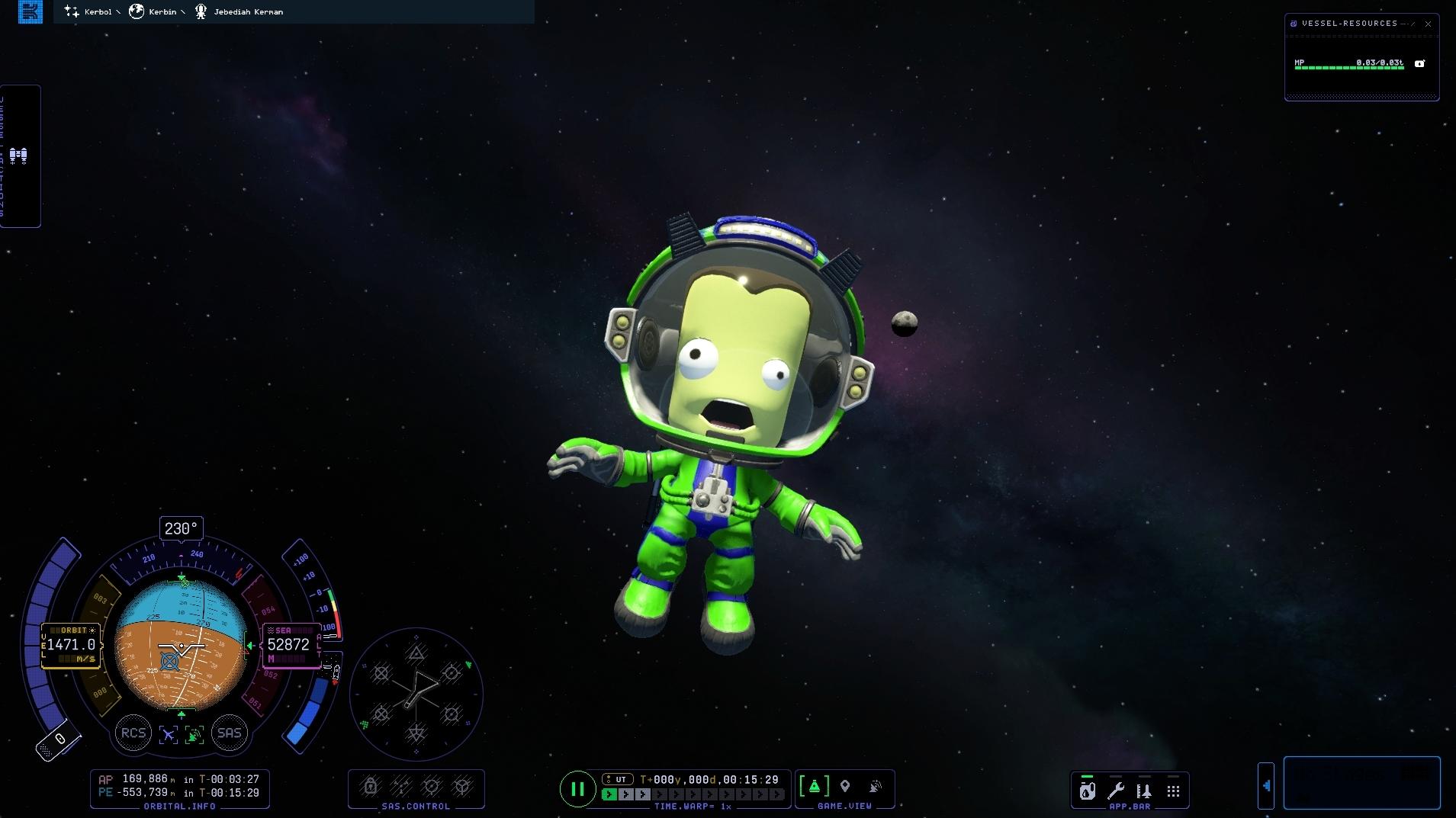The image size is (1456, 818).
Task: Switch to Map view via the location pin icon
Action: 847,786
